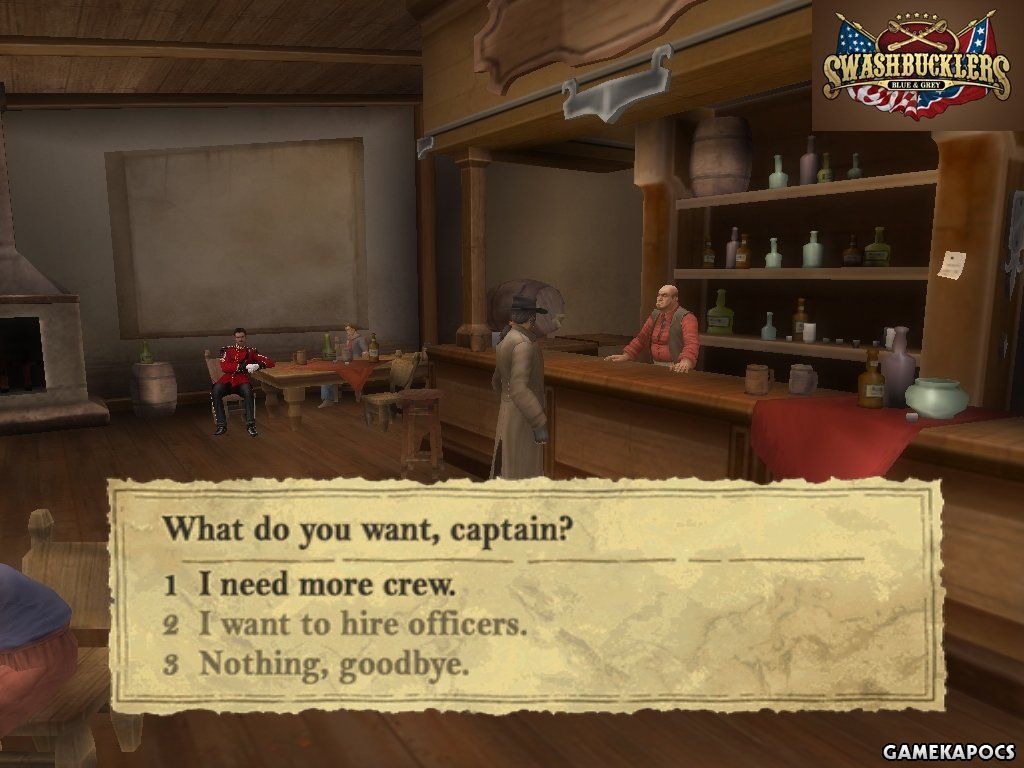Pick "Nothing, goodbye" to end conversation
The width and height of the screenshot is (1024, 768).
click(x=333, y=664)
